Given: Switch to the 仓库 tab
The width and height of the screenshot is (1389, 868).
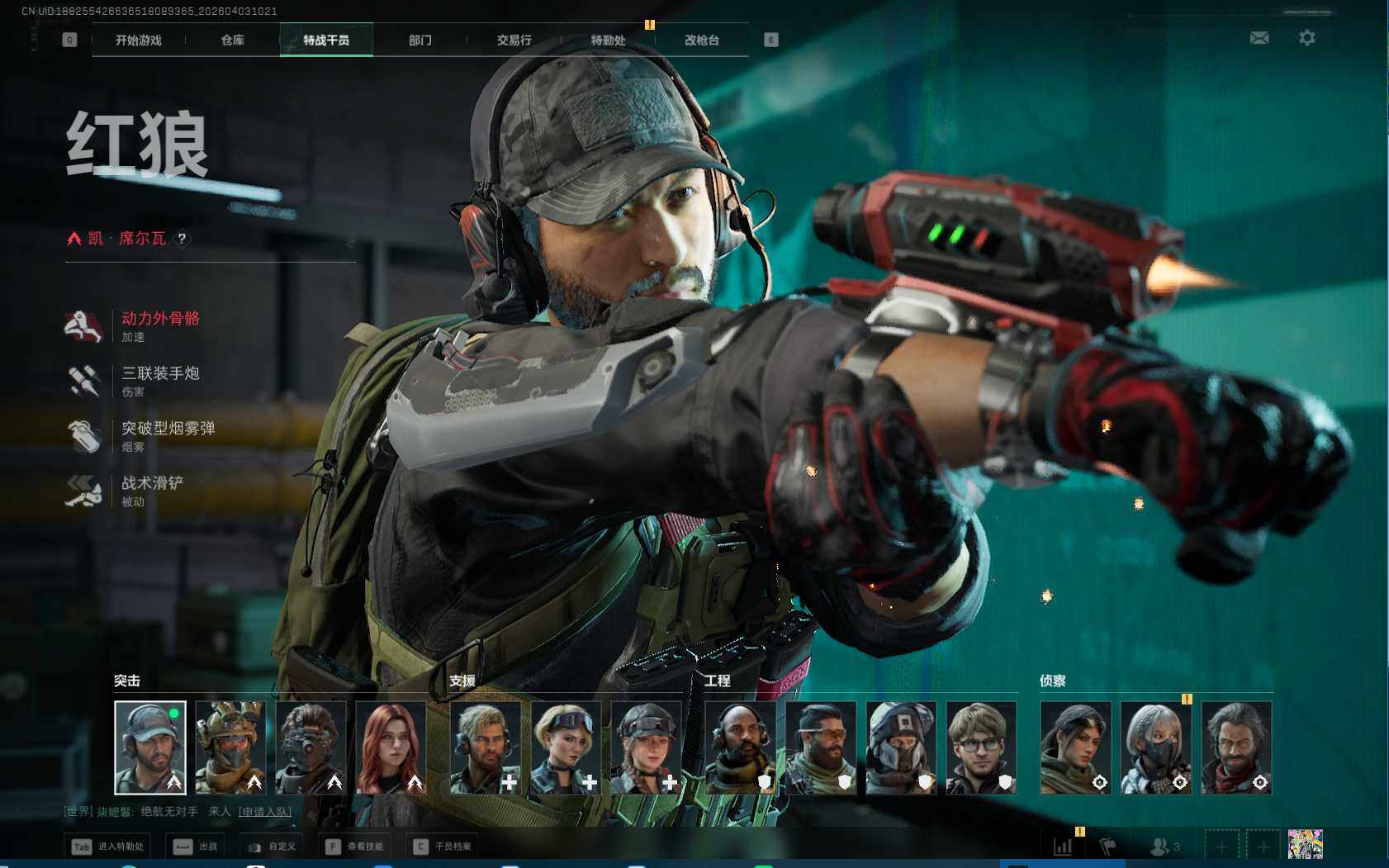Looking at the screenshot, I should [x=232, y=40].
